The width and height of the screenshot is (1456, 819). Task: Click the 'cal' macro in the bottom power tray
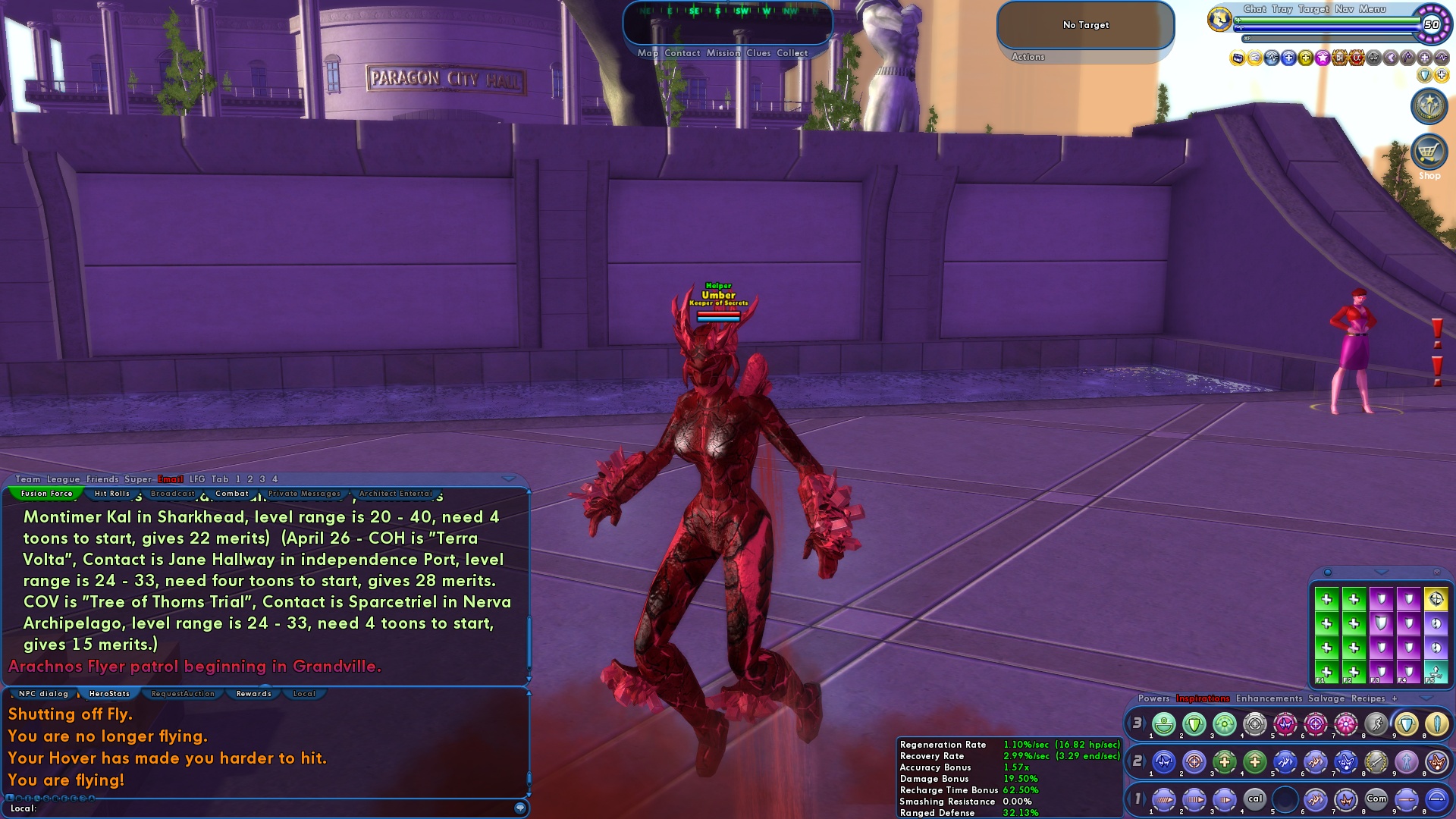click(1255, 799)
